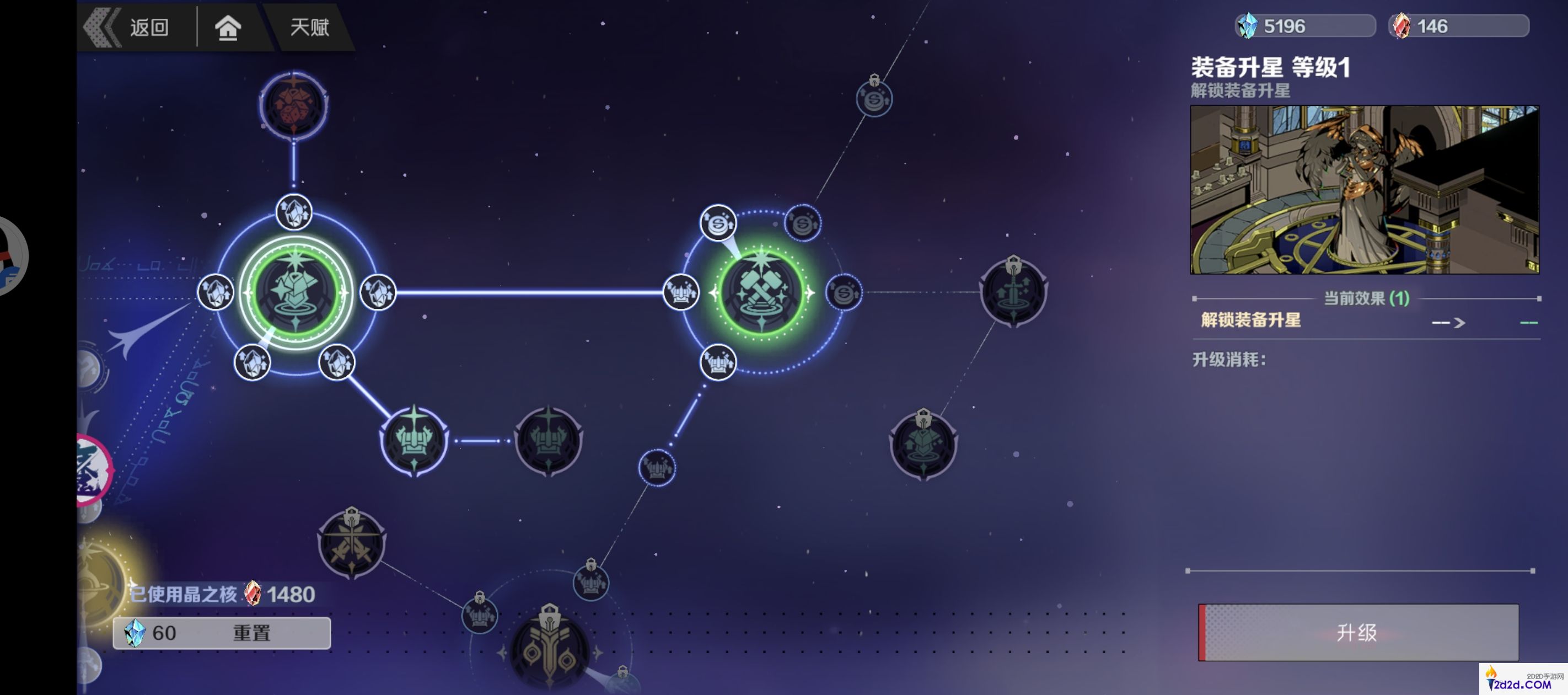The width and height of the screenshot is (1568, 695).
Task: Open the red crystal core counter
Action: point(1458,26)
